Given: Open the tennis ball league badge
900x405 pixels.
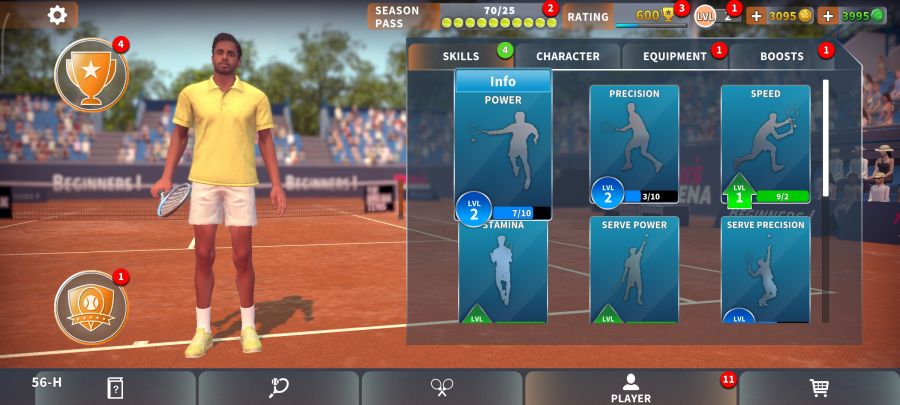Looking at the screenshot, I should (x=91, y=303).
